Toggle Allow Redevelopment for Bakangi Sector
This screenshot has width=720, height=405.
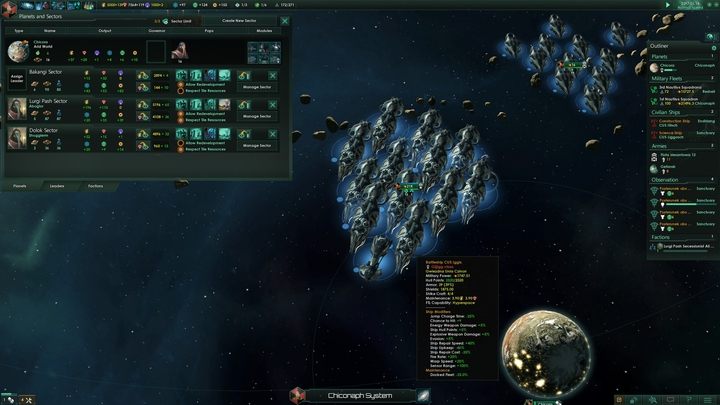pos(181,84)
